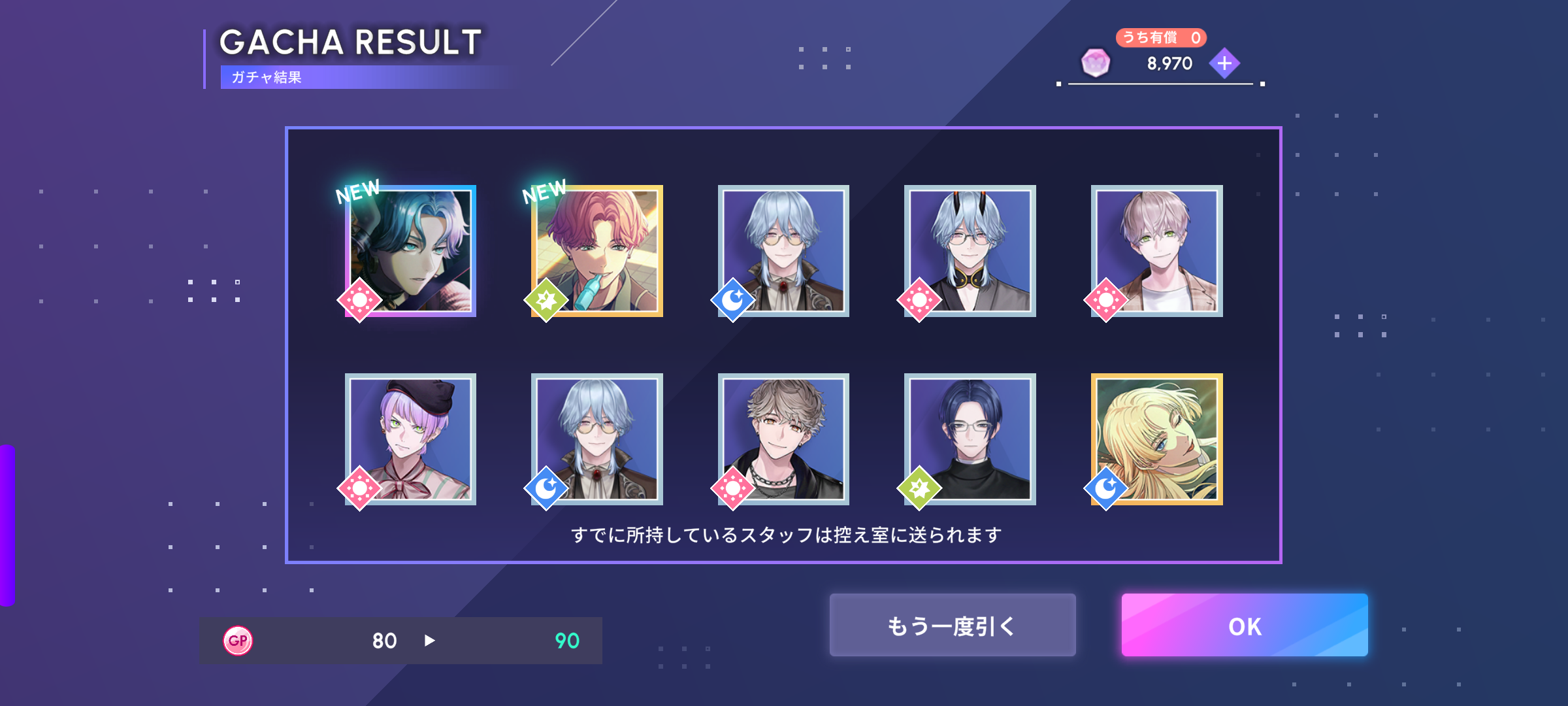The image size is (1568, 706).
Task: Inspect the gold-framed blonde long-haired character card
Action: click(x=1156, y=439)
